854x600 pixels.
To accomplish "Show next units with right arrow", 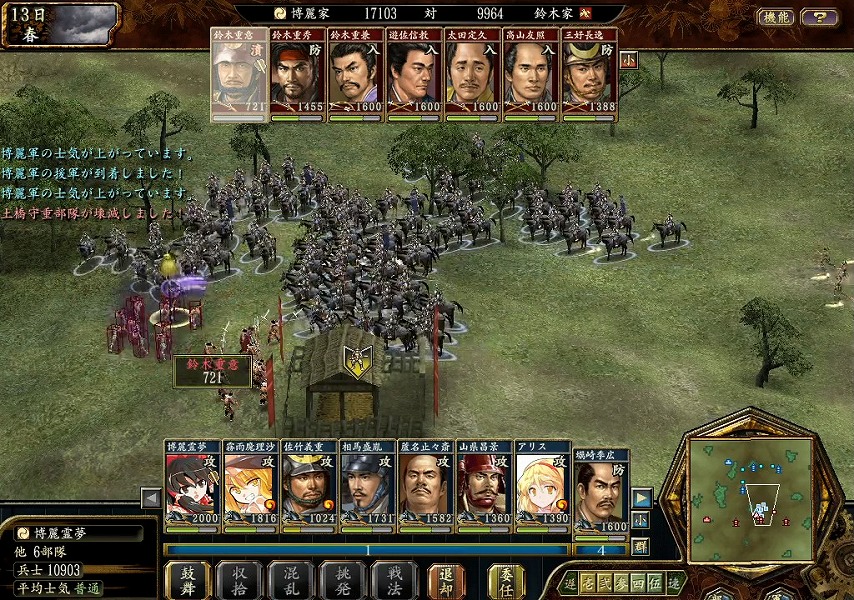I will [641, 497].
